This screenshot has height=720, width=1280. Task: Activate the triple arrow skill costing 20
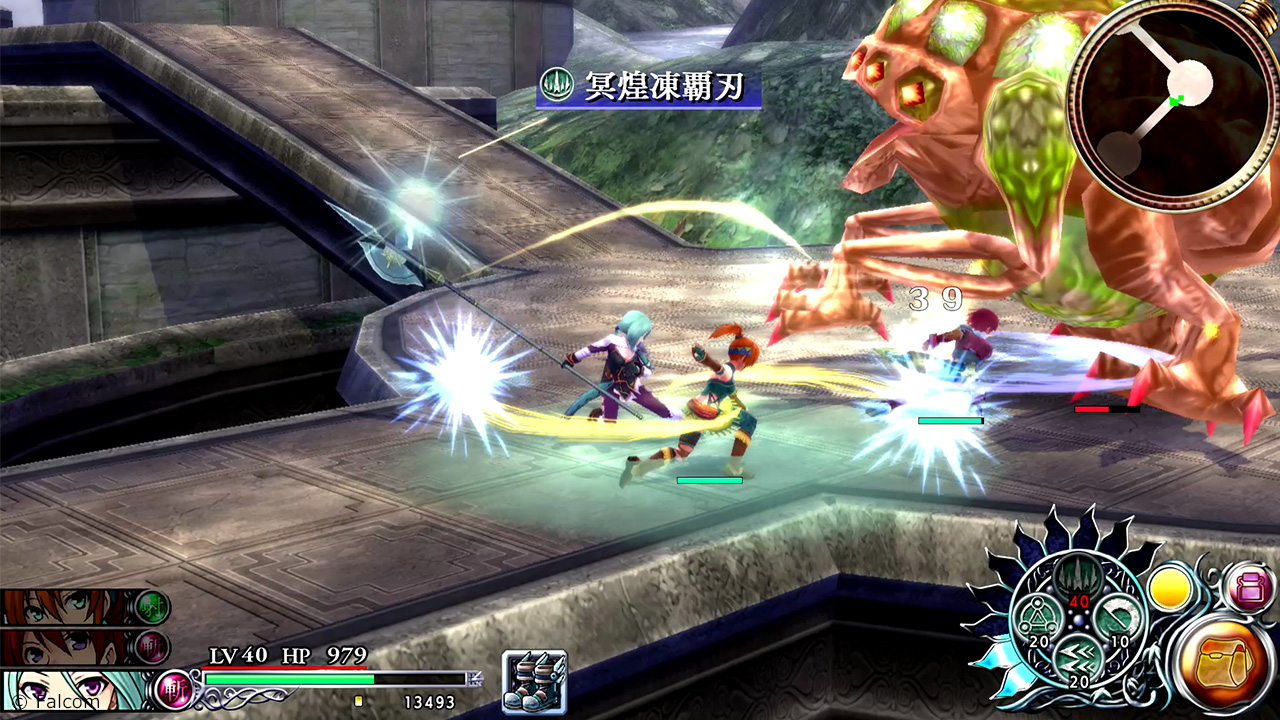coord(1077,658)
